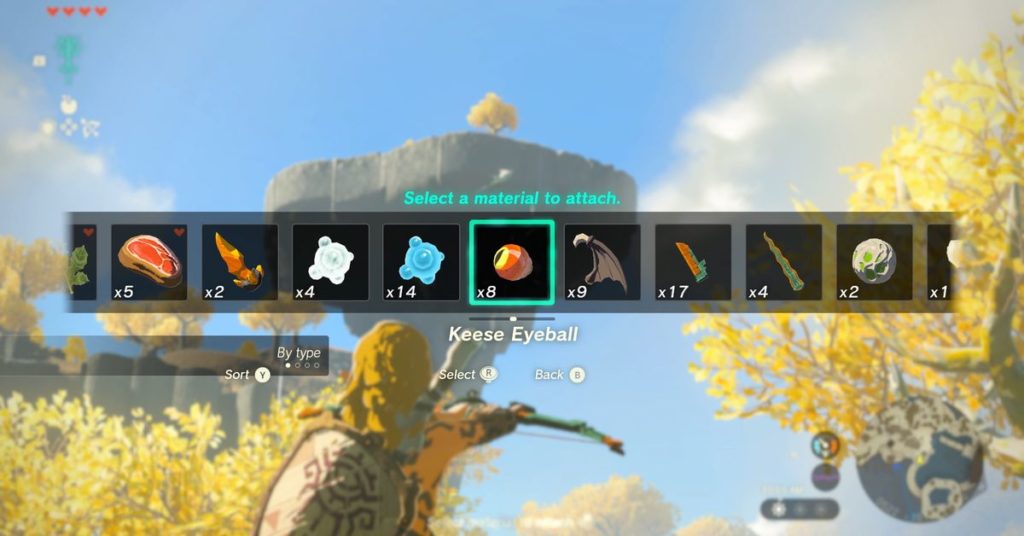This screenshot has height=536, width=1024.
Task: Select the construct horn with x17 count
Action: (x=693, y=262)
